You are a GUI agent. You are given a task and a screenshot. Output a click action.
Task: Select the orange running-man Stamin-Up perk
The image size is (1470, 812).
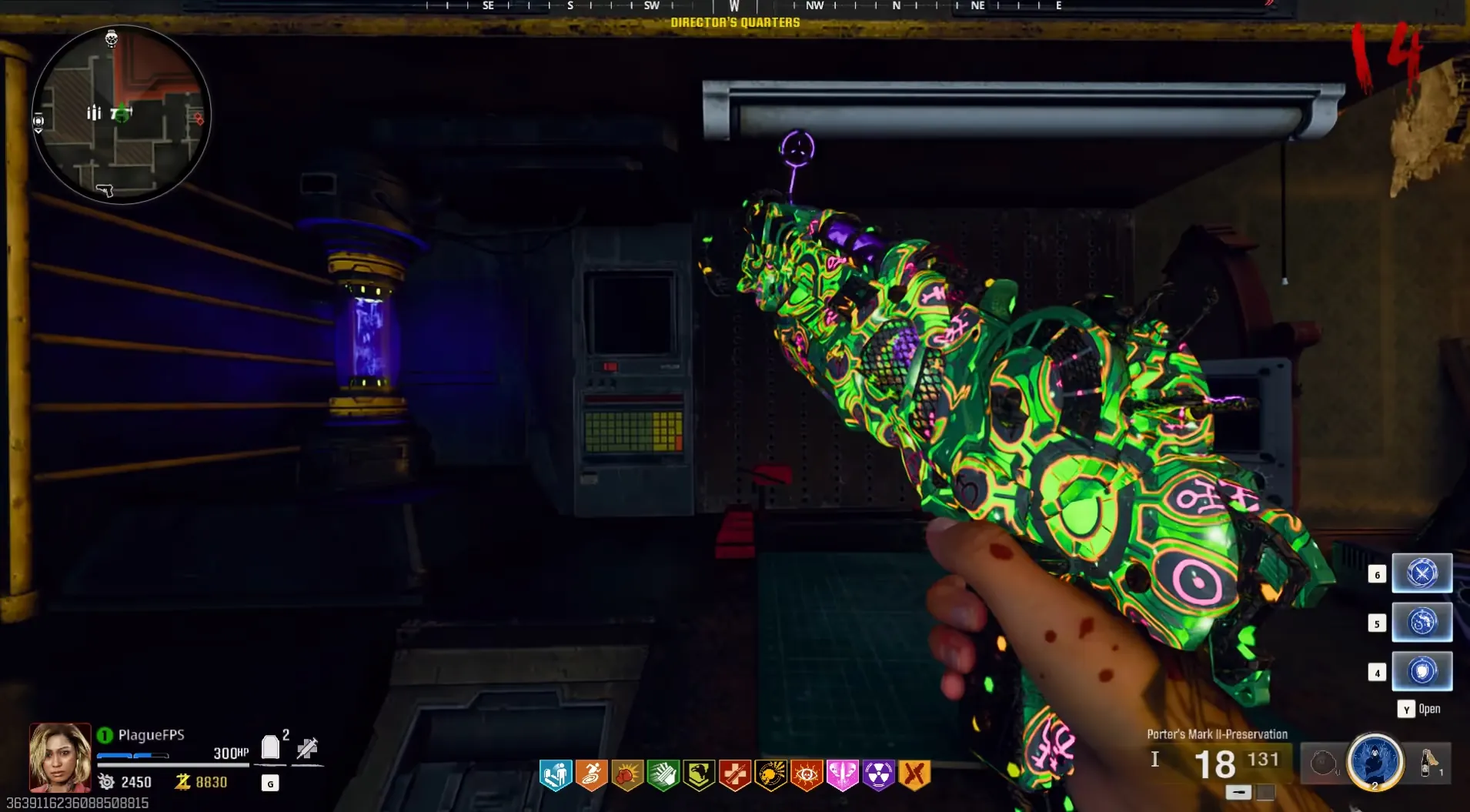click(591, 775)
